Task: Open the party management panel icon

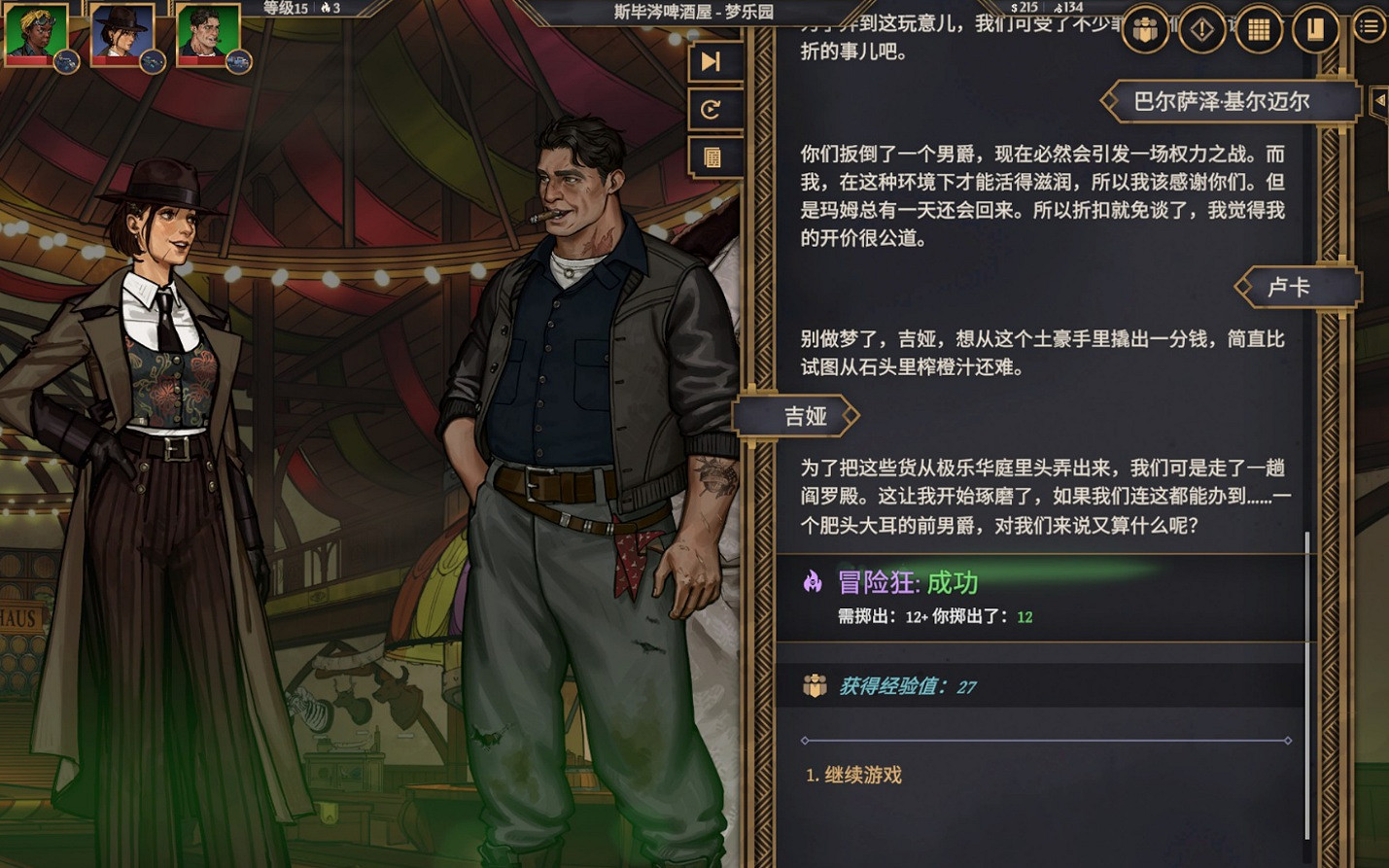Action: [x=1144, y=29]
